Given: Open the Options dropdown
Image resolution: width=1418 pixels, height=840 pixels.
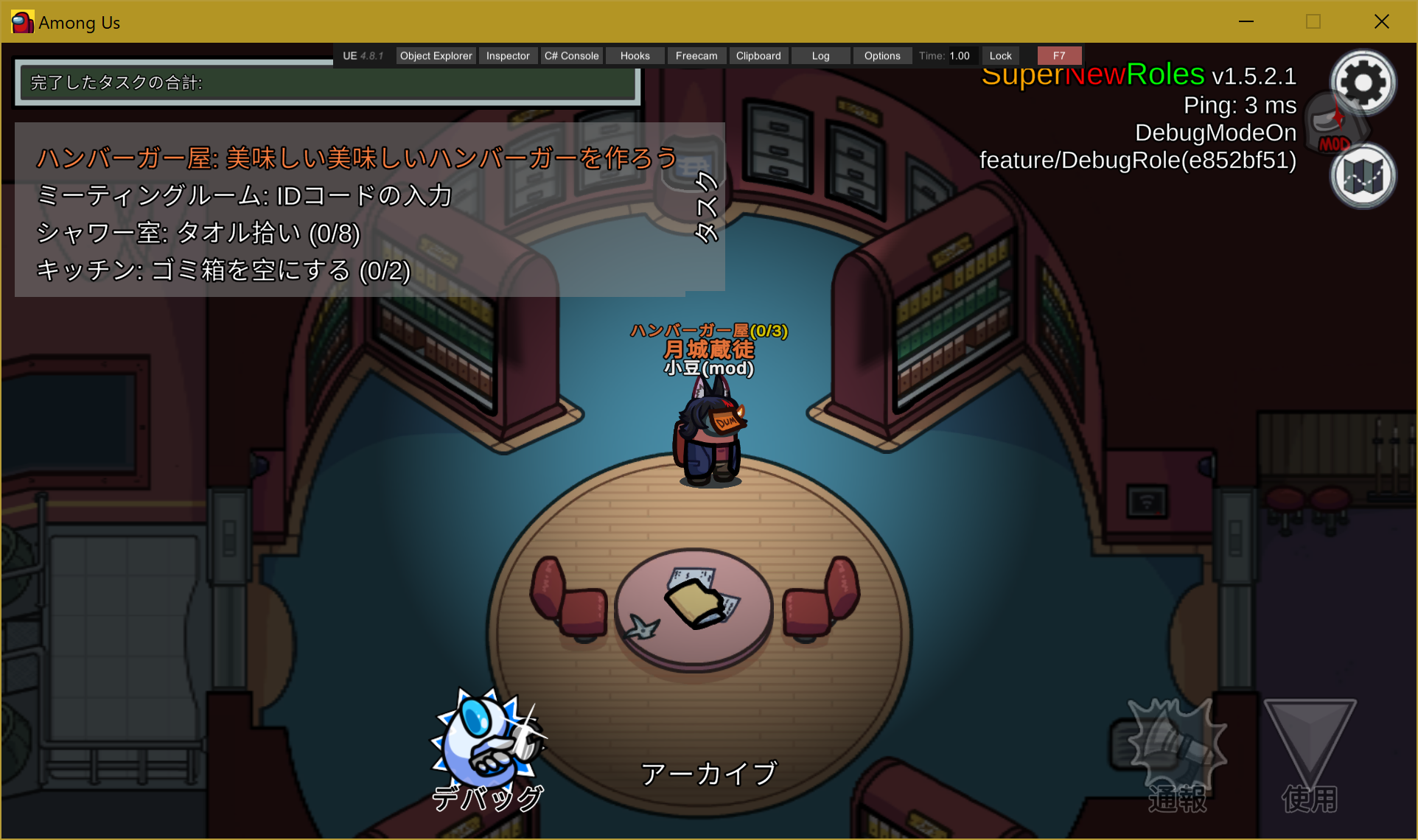Looking at the screenshot, I should (x=881, y=55).
